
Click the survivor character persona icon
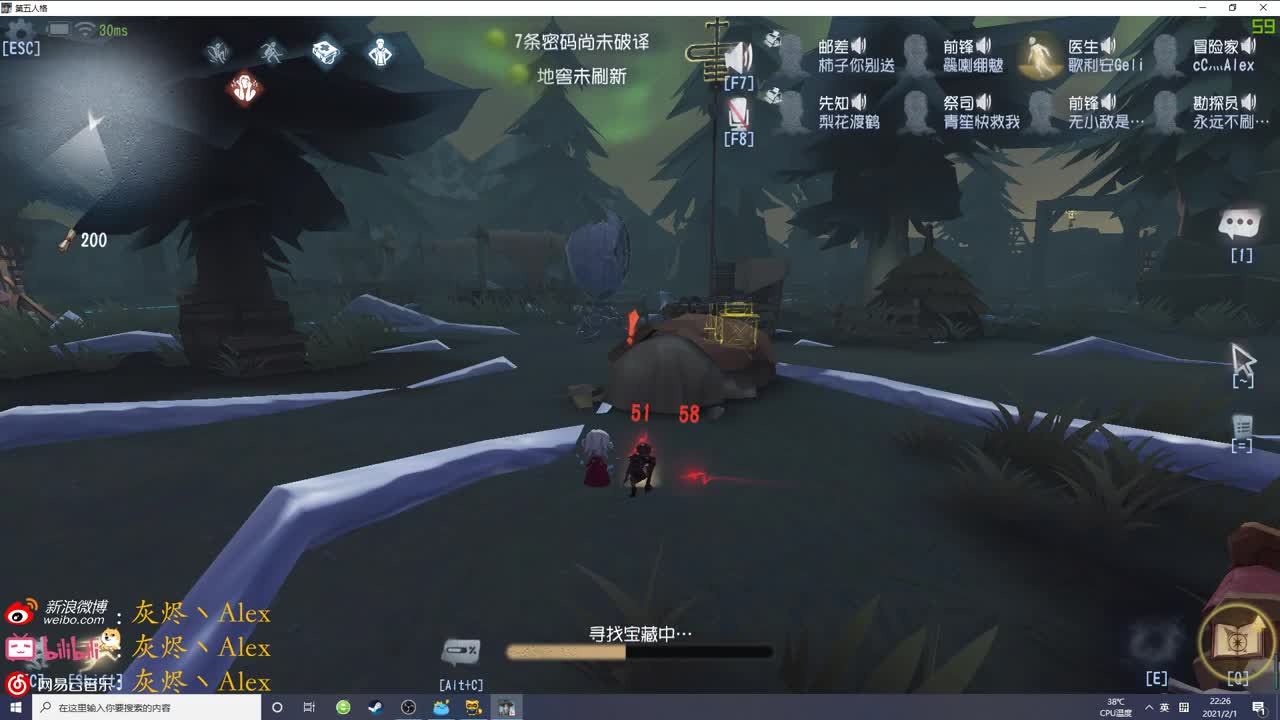pyautogui.click(x=380, y=52)
